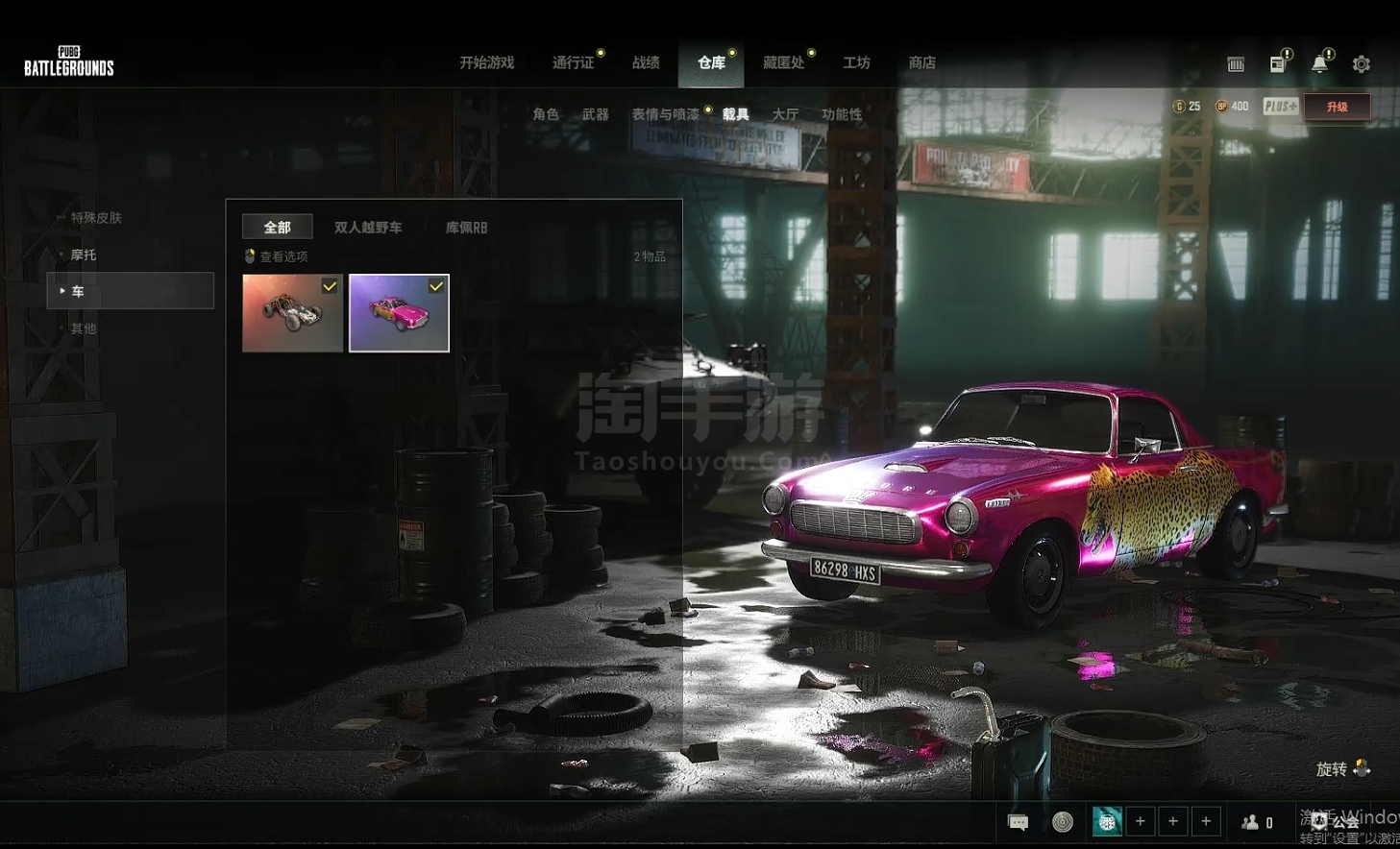Open the 工坊 workshop tab

point(856,62)
